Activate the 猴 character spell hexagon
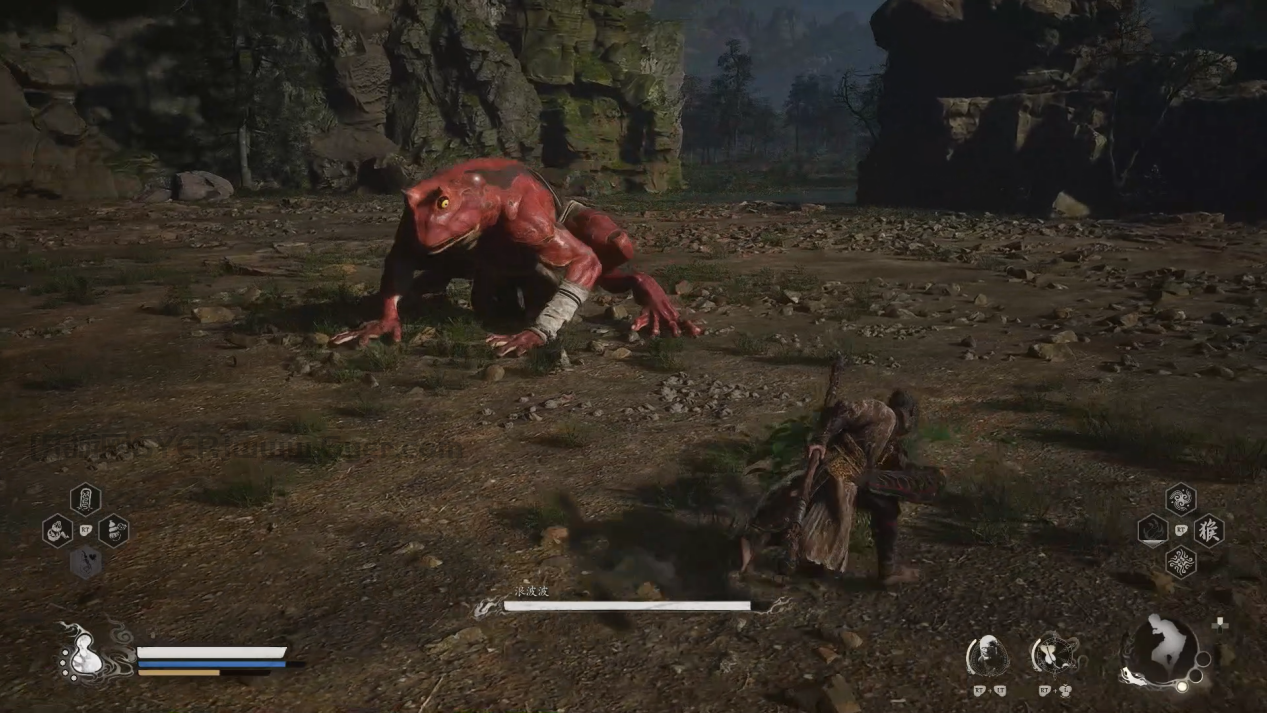 [1209, 530]
